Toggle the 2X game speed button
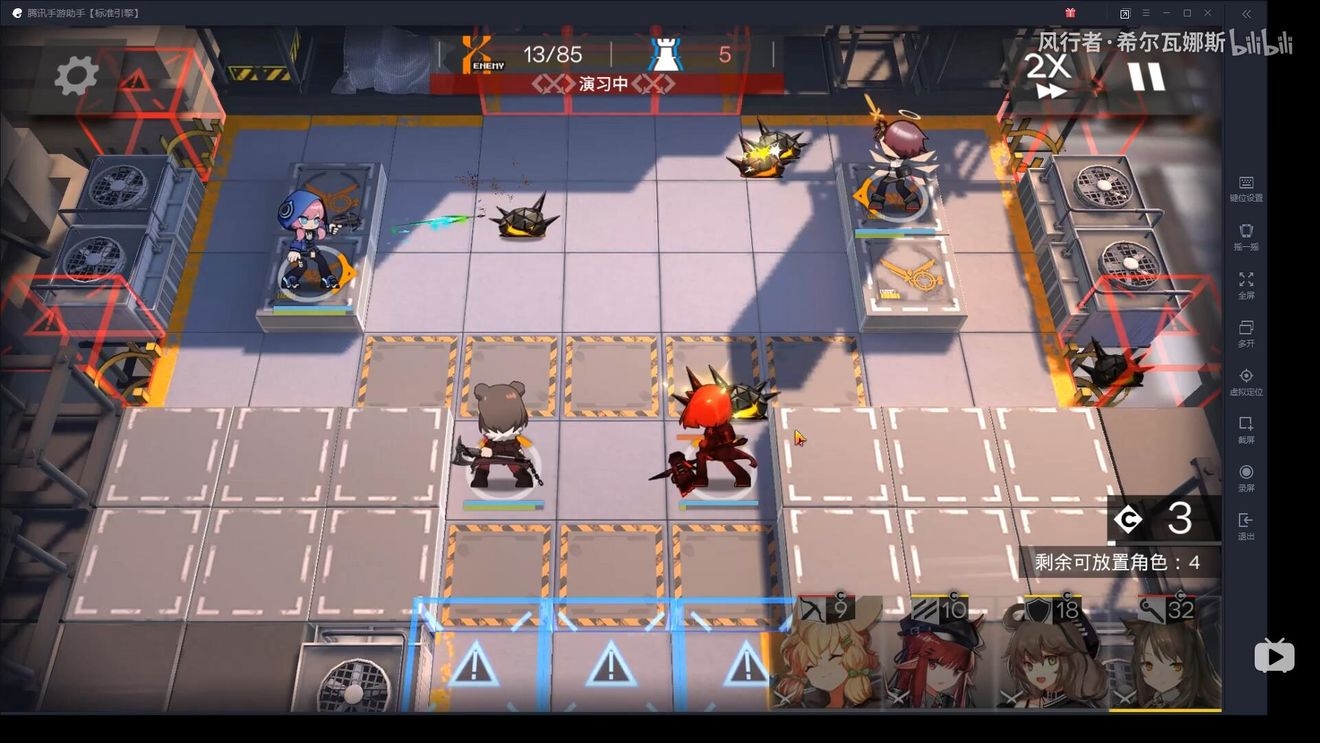Image resolution: width=1320 pixels, height=743 pixels. tap(1048, 76)
